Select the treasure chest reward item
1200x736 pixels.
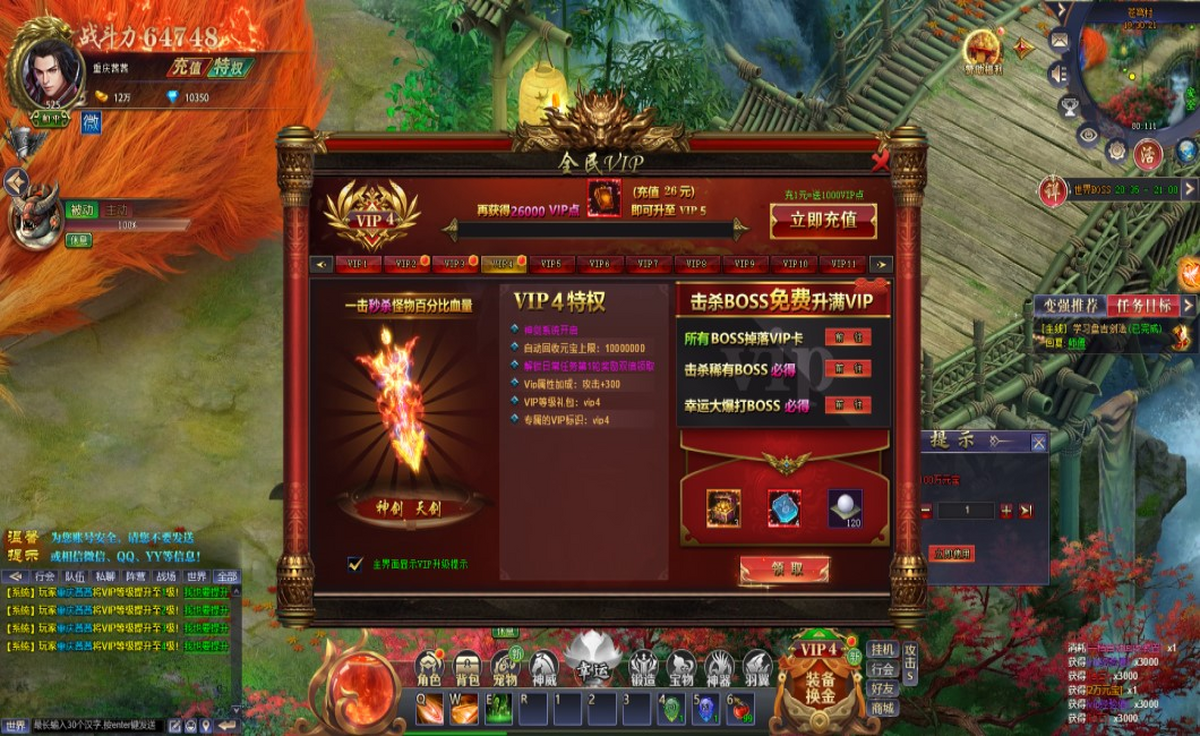(723, 508)
